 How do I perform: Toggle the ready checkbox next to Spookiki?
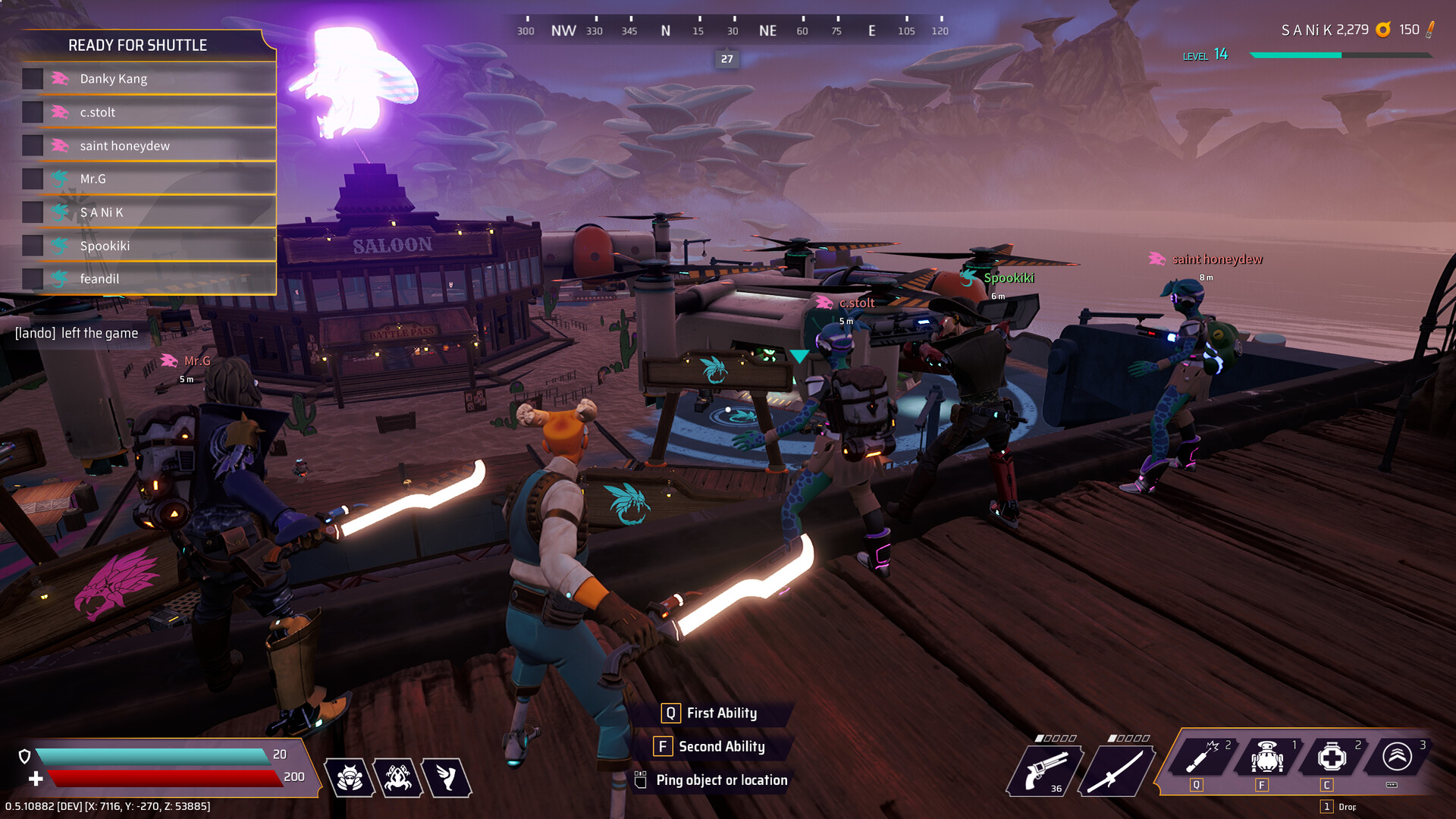pyautogui.click(x=33, y=246)
